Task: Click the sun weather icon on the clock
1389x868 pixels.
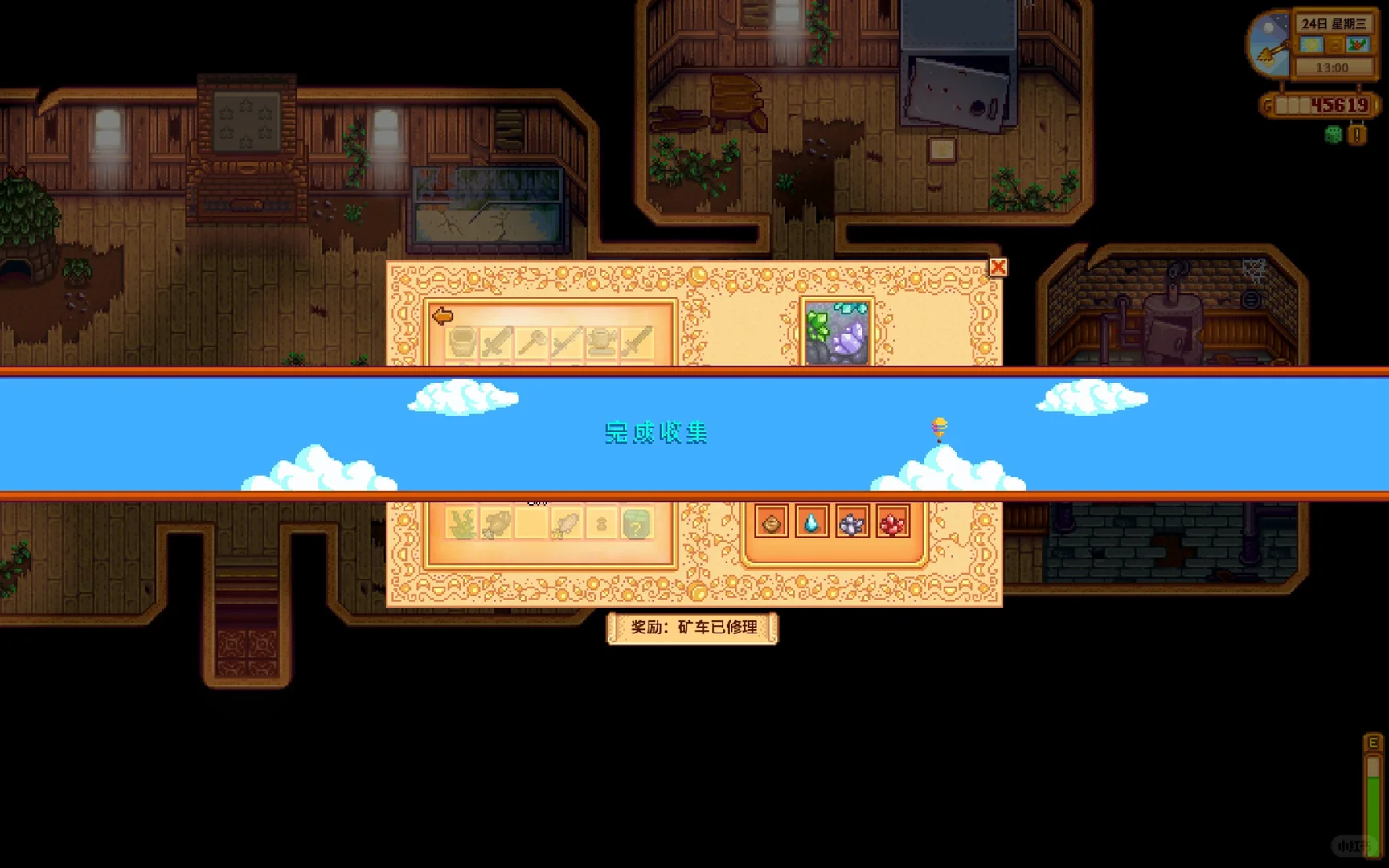Action: click(1311, 44)
